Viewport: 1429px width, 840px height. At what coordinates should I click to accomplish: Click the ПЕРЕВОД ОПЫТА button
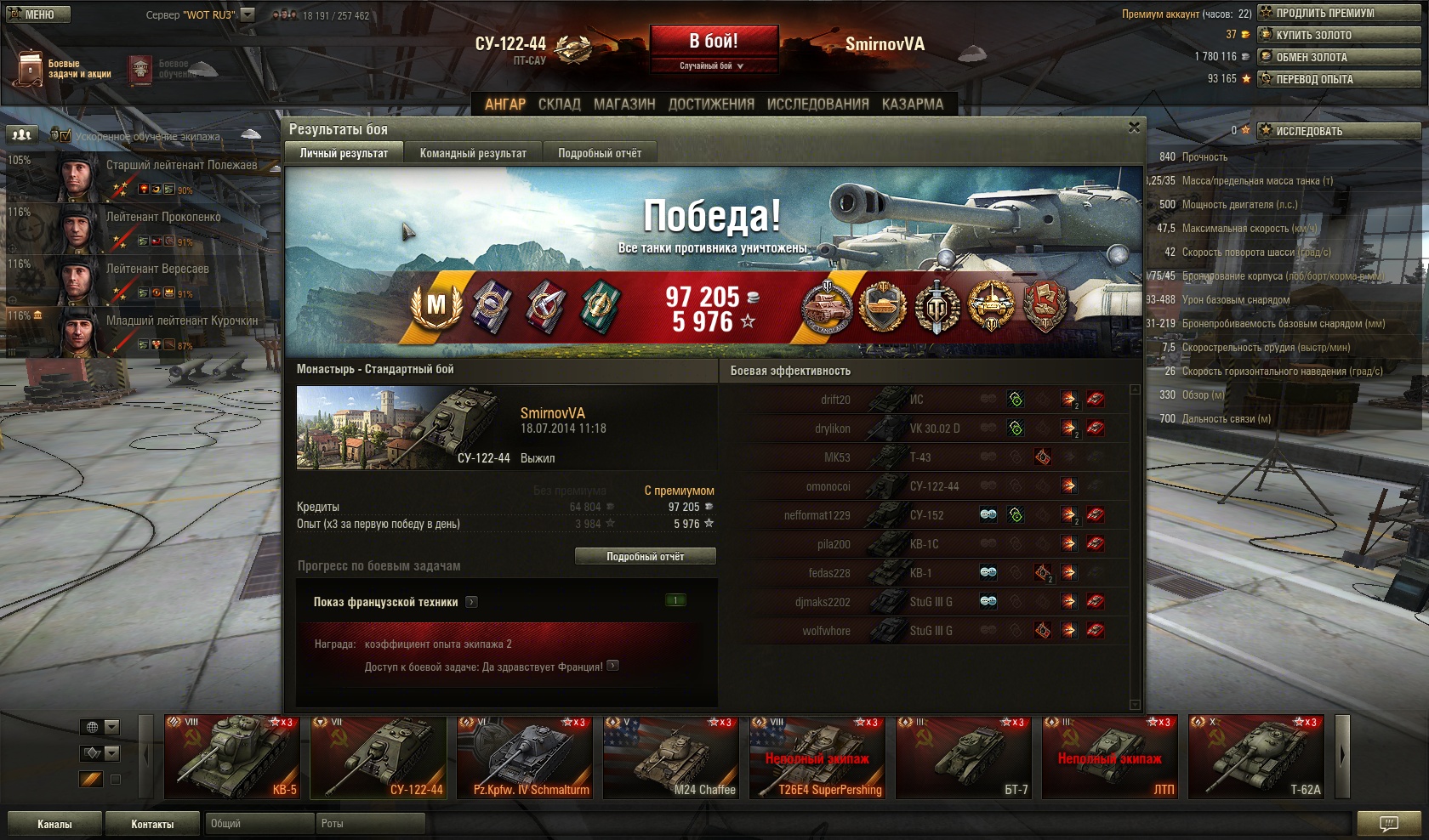[1339, 79]
